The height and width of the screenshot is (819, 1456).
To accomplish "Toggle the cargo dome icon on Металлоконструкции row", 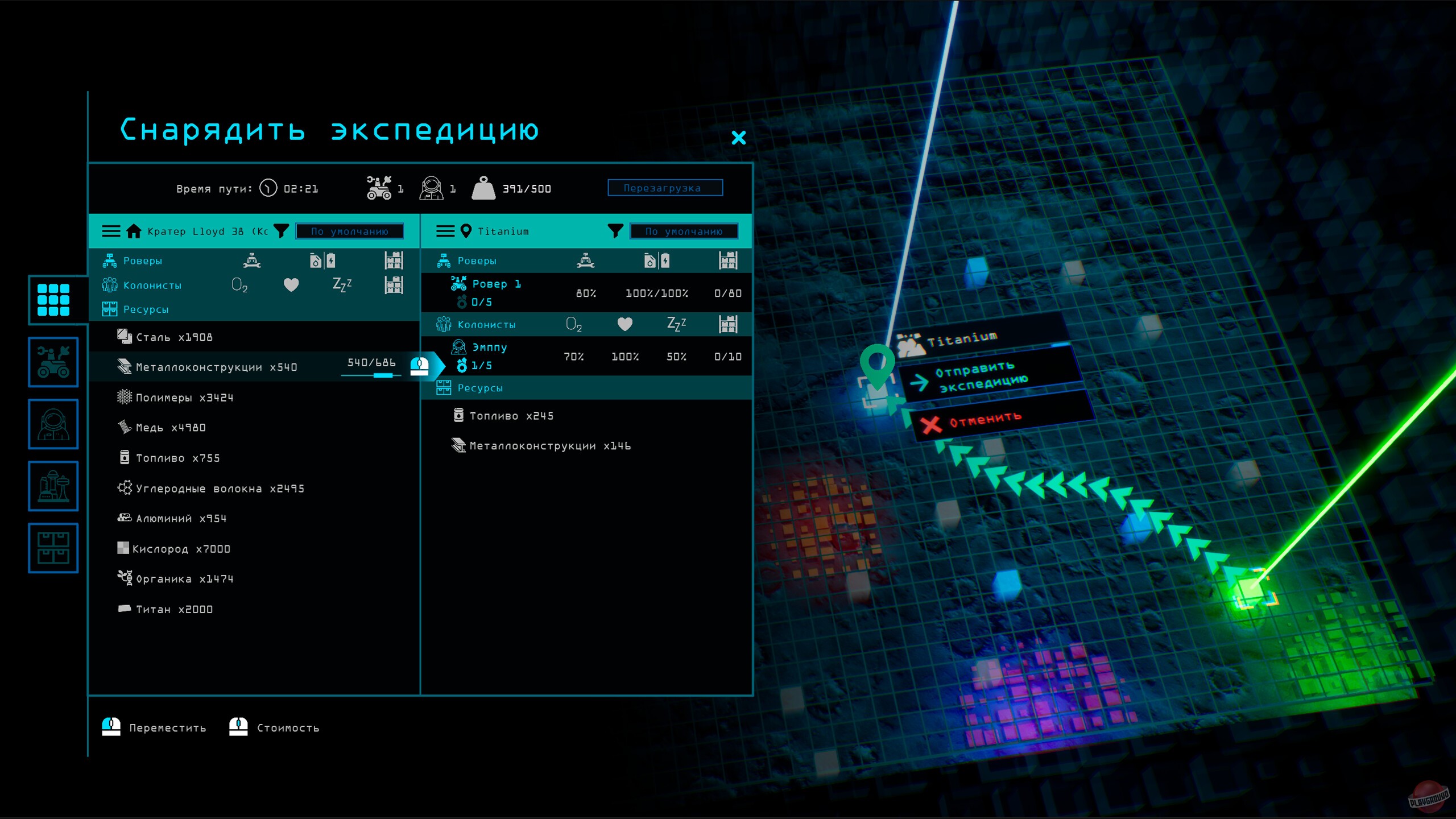I will pos(419,367).
